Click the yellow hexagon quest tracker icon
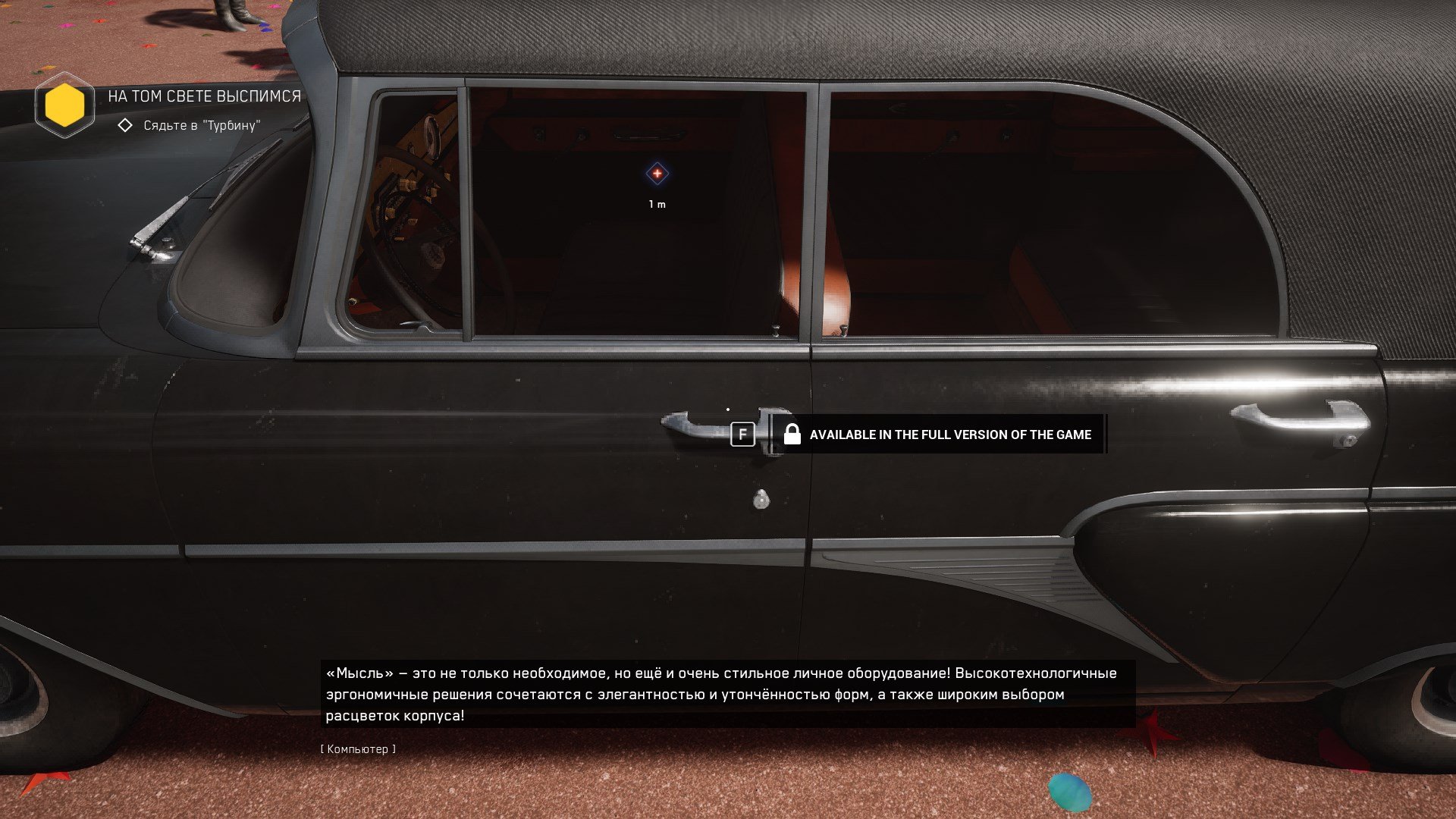 click(x=64, y=105)
